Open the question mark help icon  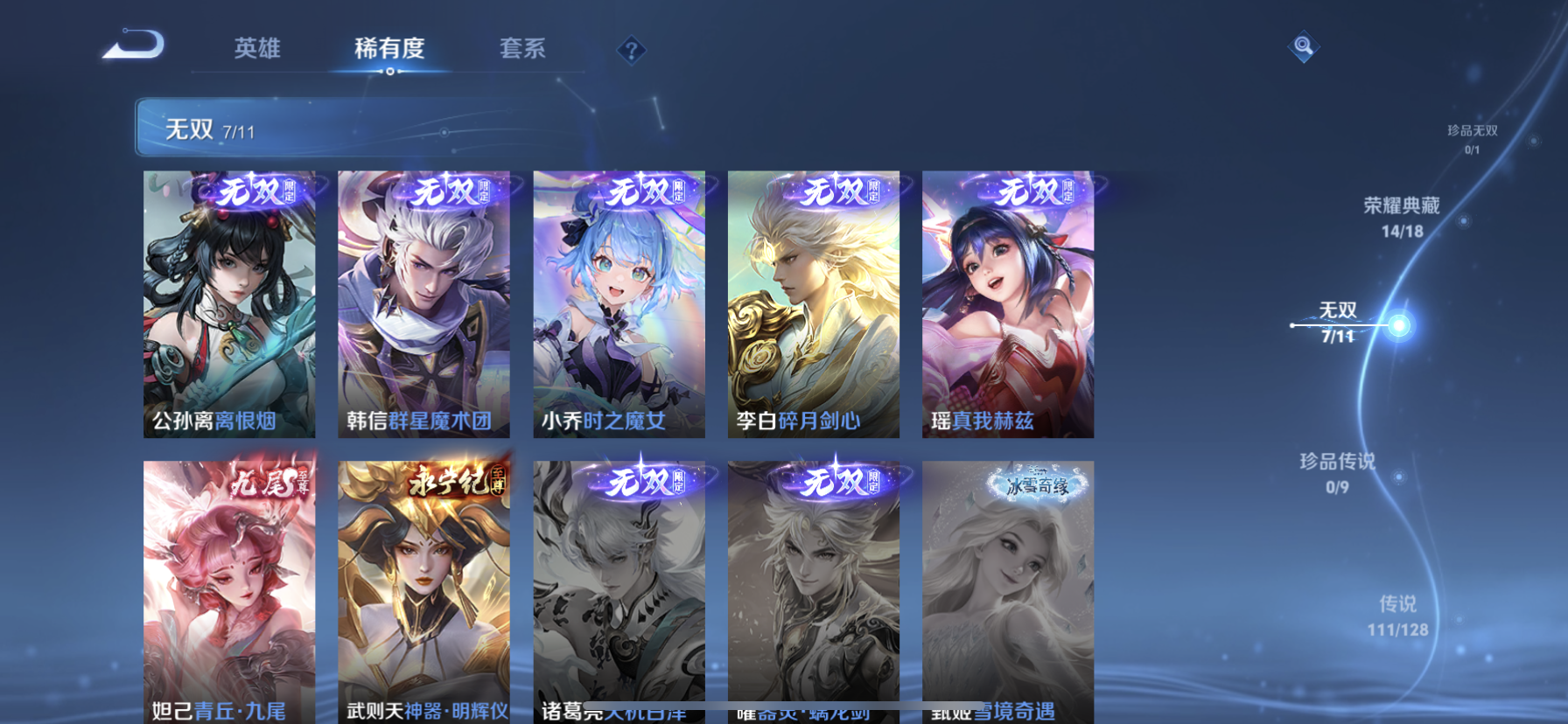pos(631,51)
